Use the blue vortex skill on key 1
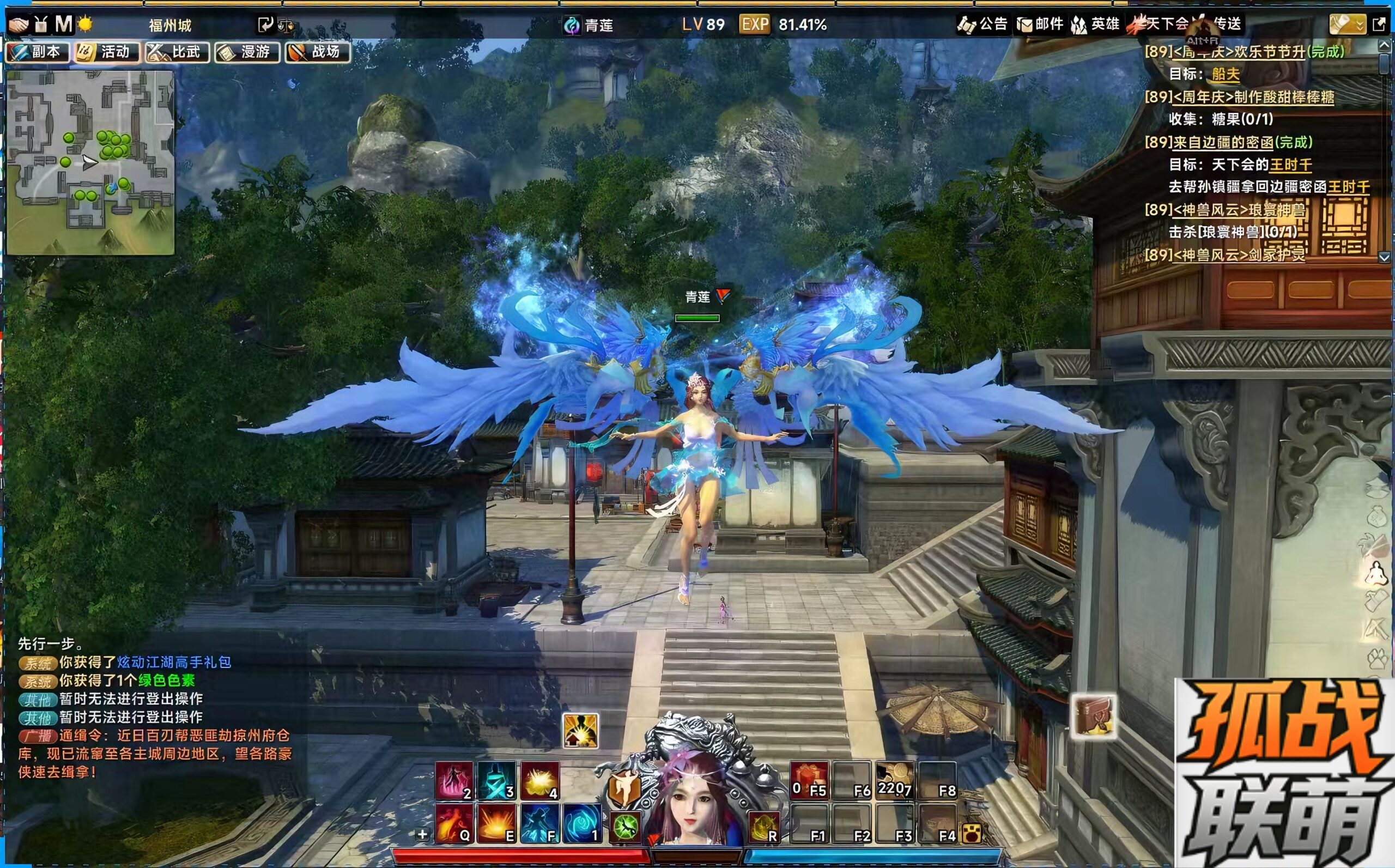 point(582,823)
